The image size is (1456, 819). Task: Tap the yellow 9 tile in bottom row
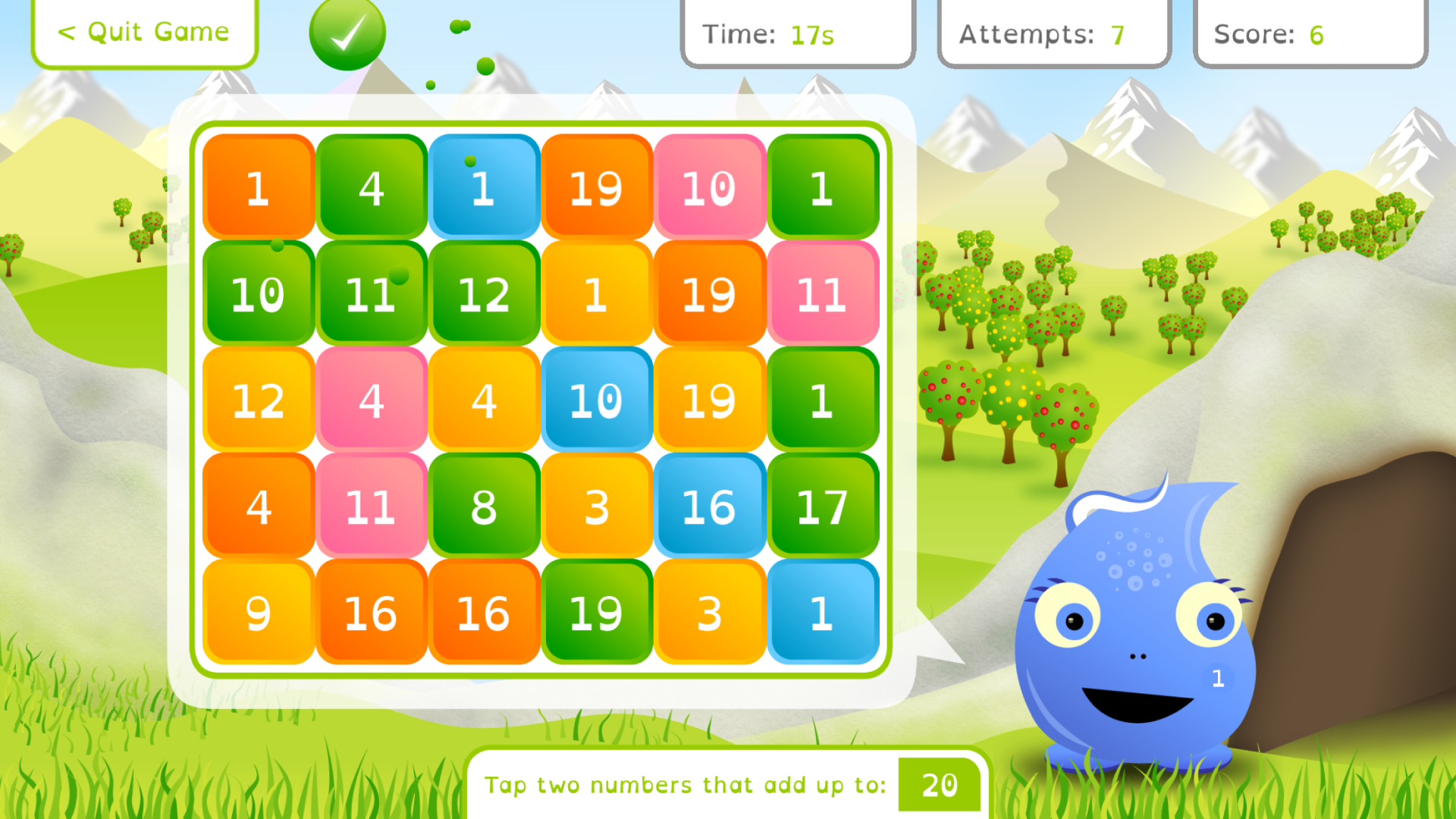[x=258, y=613]
